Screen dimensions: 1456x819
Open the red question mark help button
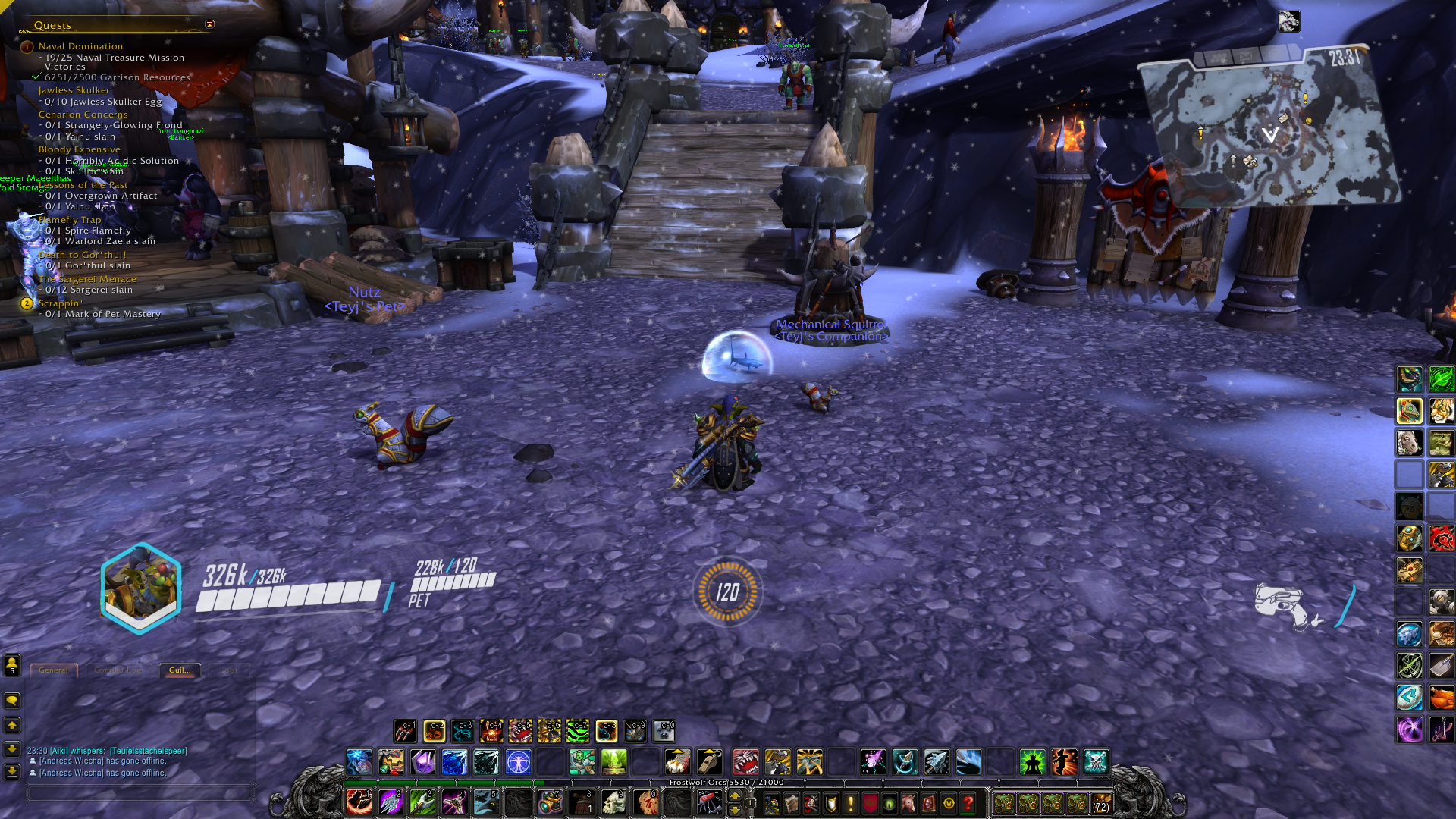[968, 803]
